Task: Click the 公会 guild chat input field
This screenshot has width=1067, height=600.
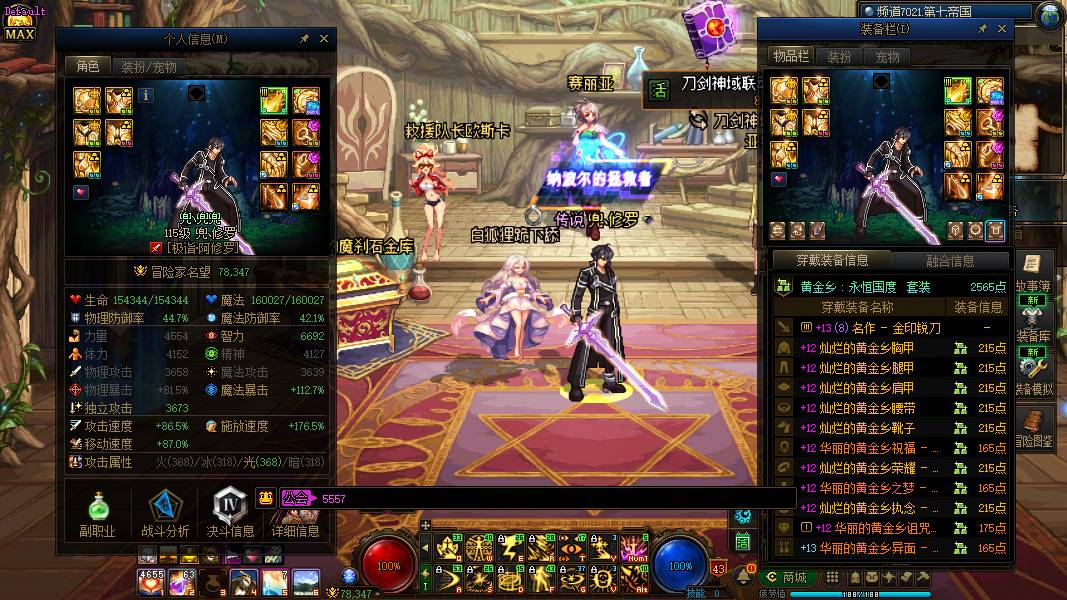Action: pos(550,498)
